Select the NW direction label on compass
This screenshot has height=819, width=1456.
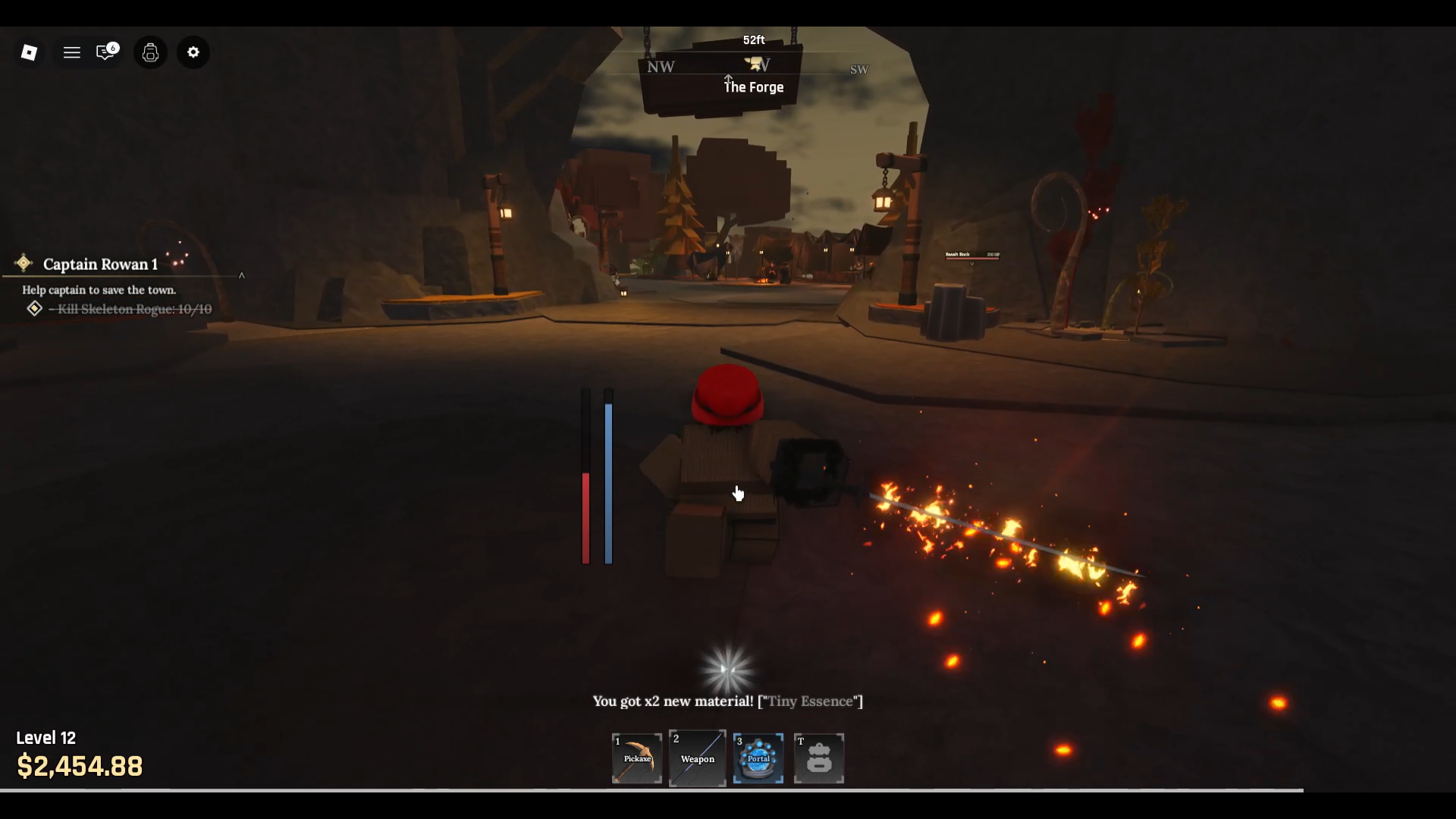coord(661,67)
